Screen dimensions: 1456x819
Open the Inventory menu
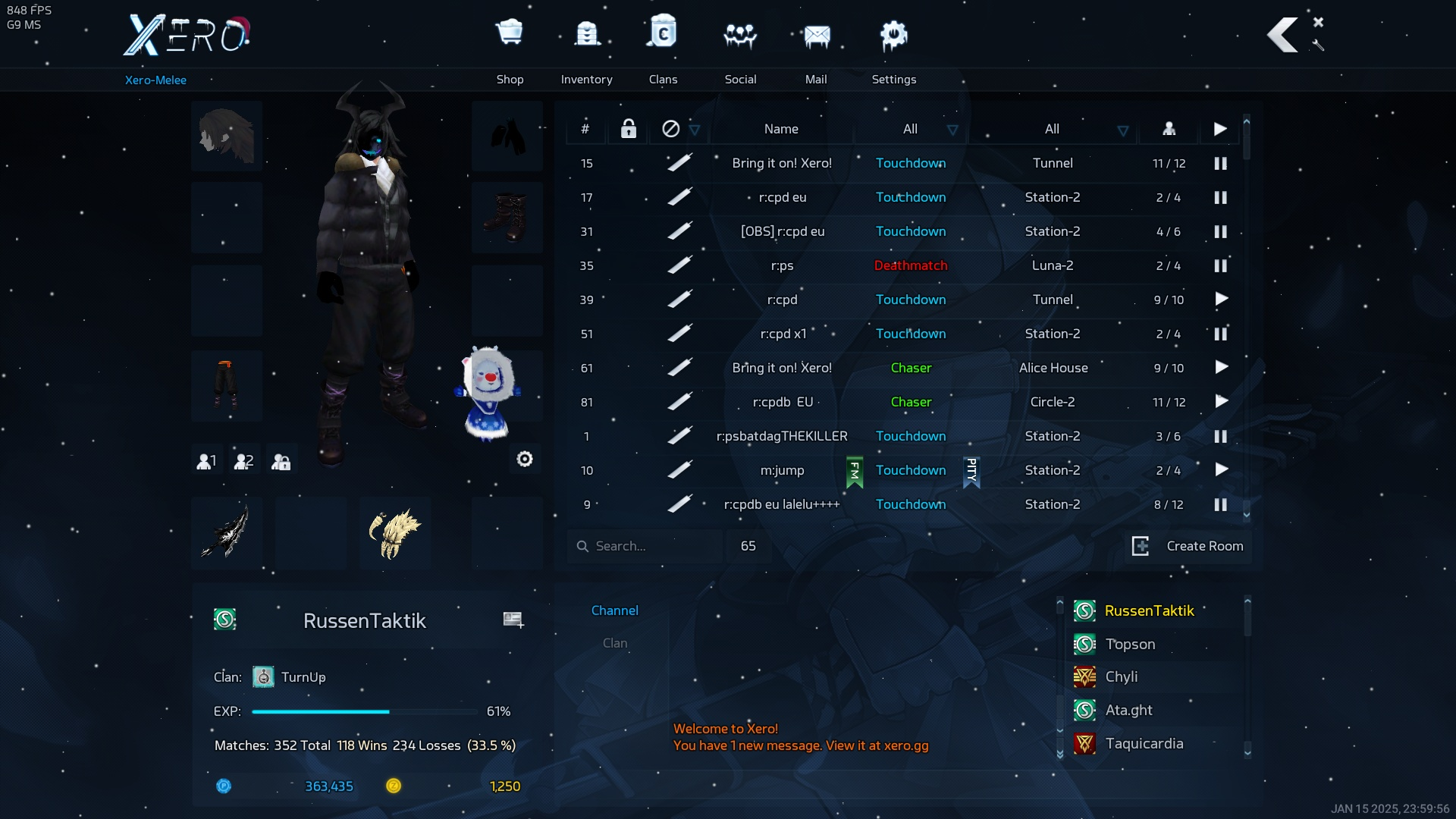(x=586, y=47)
